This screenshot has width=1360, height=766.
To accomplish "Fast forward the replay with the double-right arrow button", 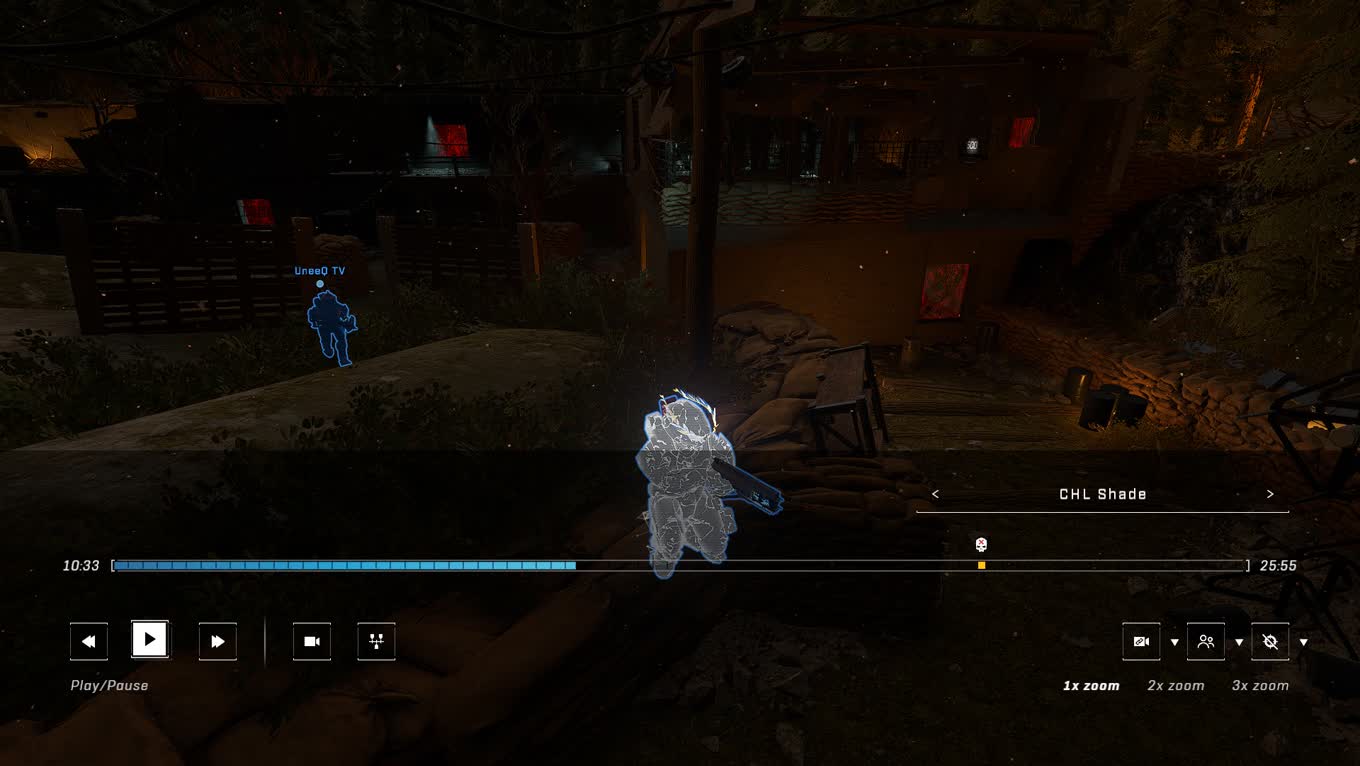I will point(218,641).
